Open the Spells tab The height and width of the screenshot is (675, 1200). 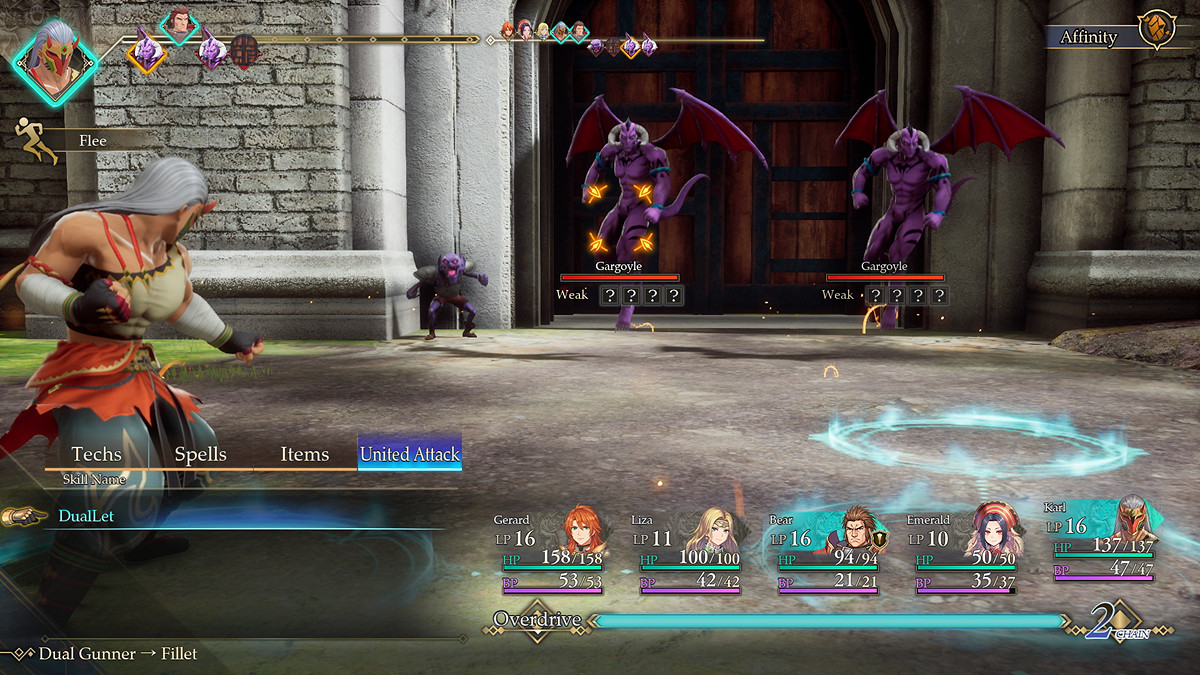pyautogui.click(x=201, y=454)
